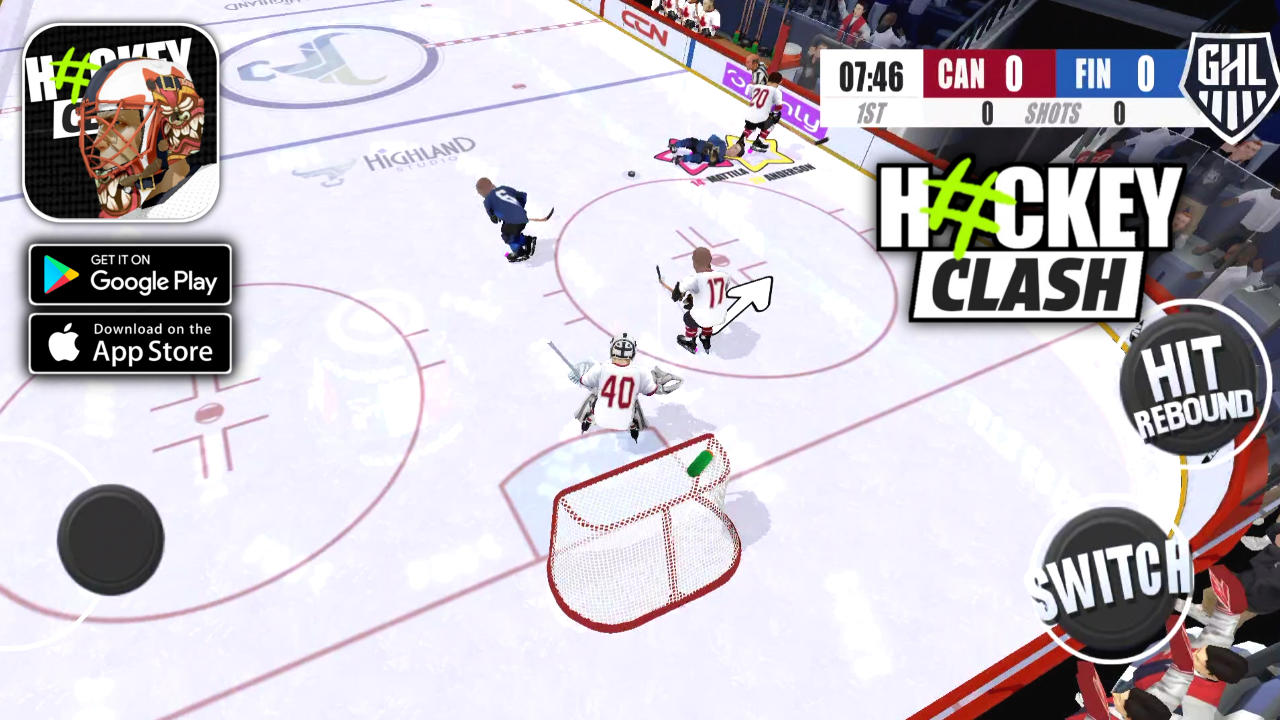1280x720 pixels.
Task: Tap the scoreboard panel at top
Action: pyautogui.click(x=1000, y=90)
